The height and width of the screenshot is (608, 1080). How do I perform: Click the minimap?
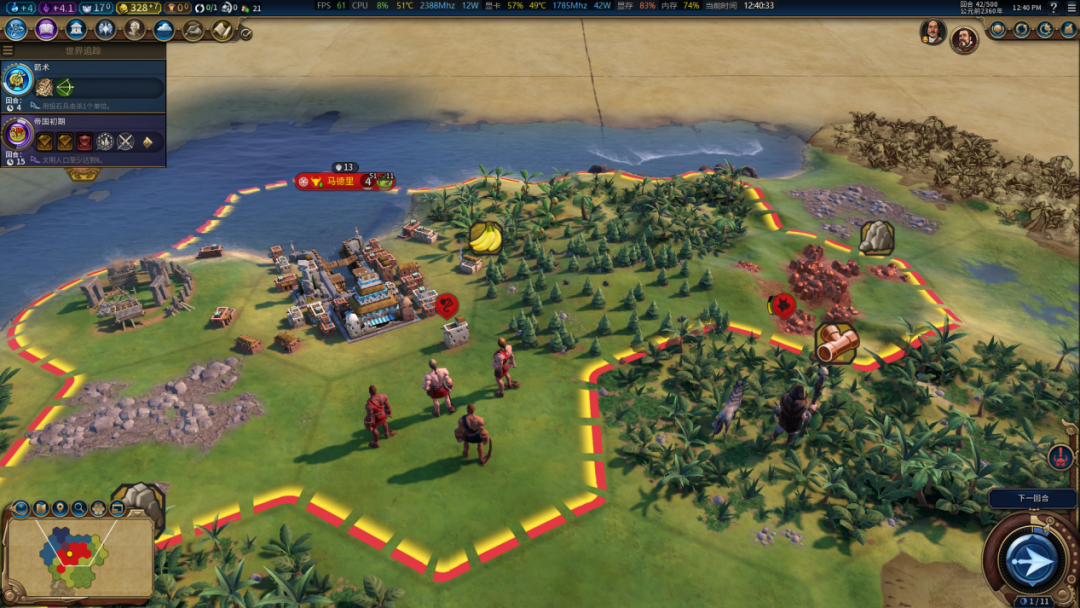(78, 556)
